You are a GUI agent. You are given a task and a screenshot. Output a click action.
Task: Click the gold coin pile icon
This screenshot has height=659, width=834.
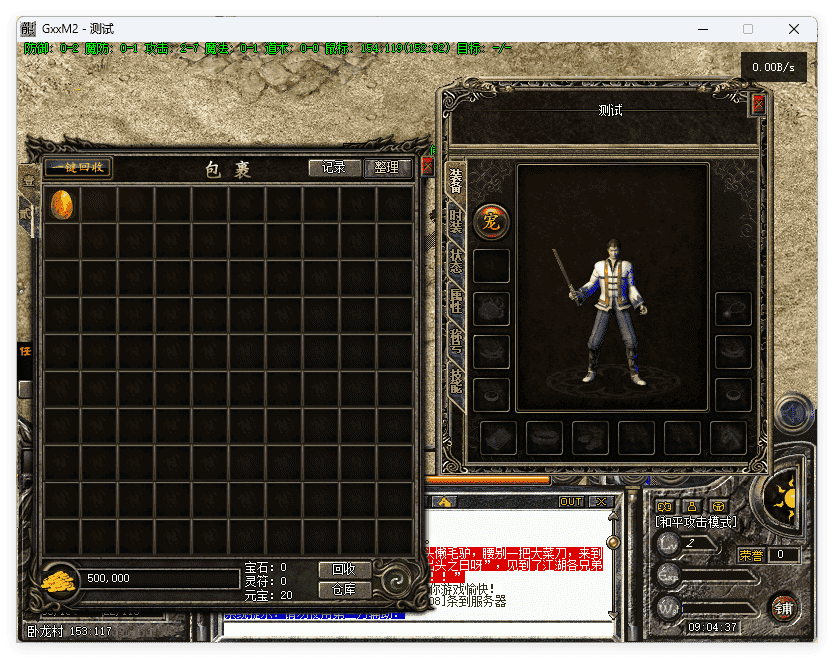click(61, 578)
